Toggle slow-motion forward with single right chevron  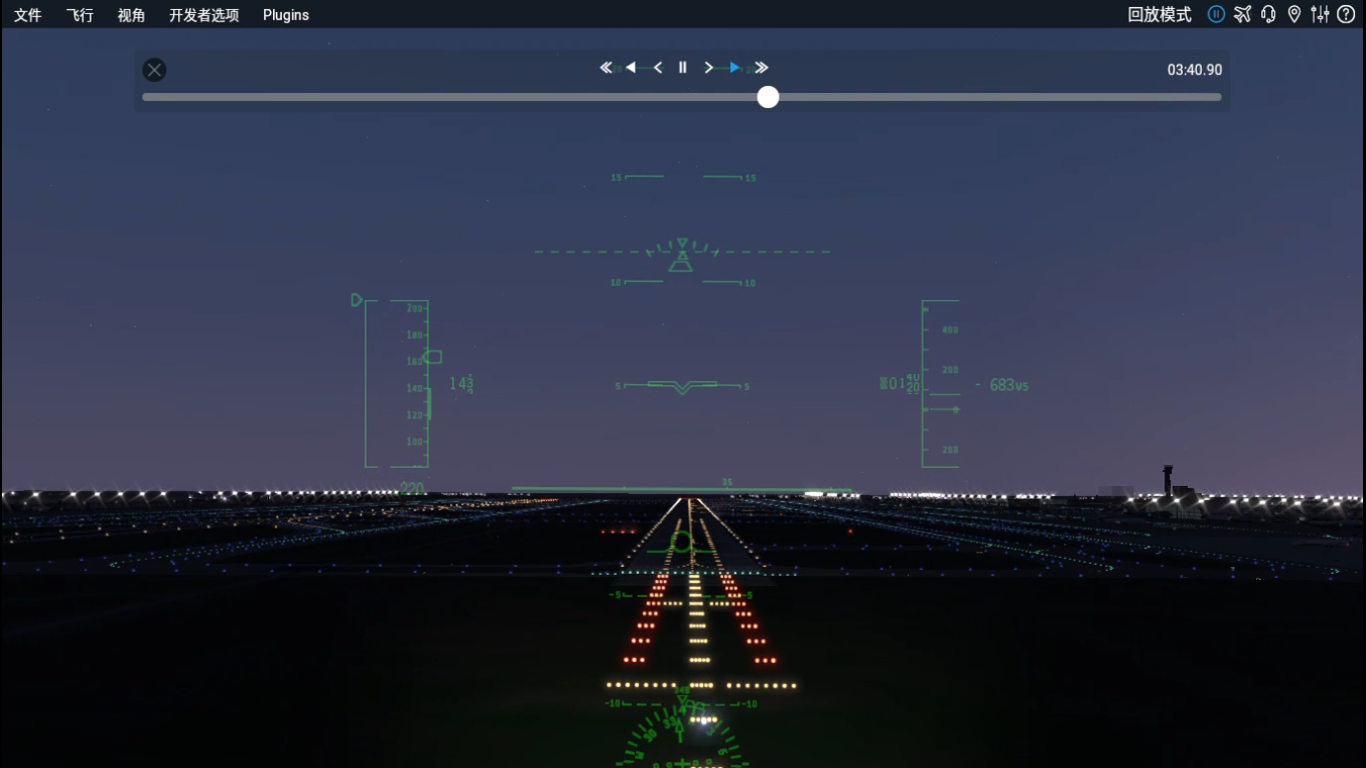coord(709,67)
